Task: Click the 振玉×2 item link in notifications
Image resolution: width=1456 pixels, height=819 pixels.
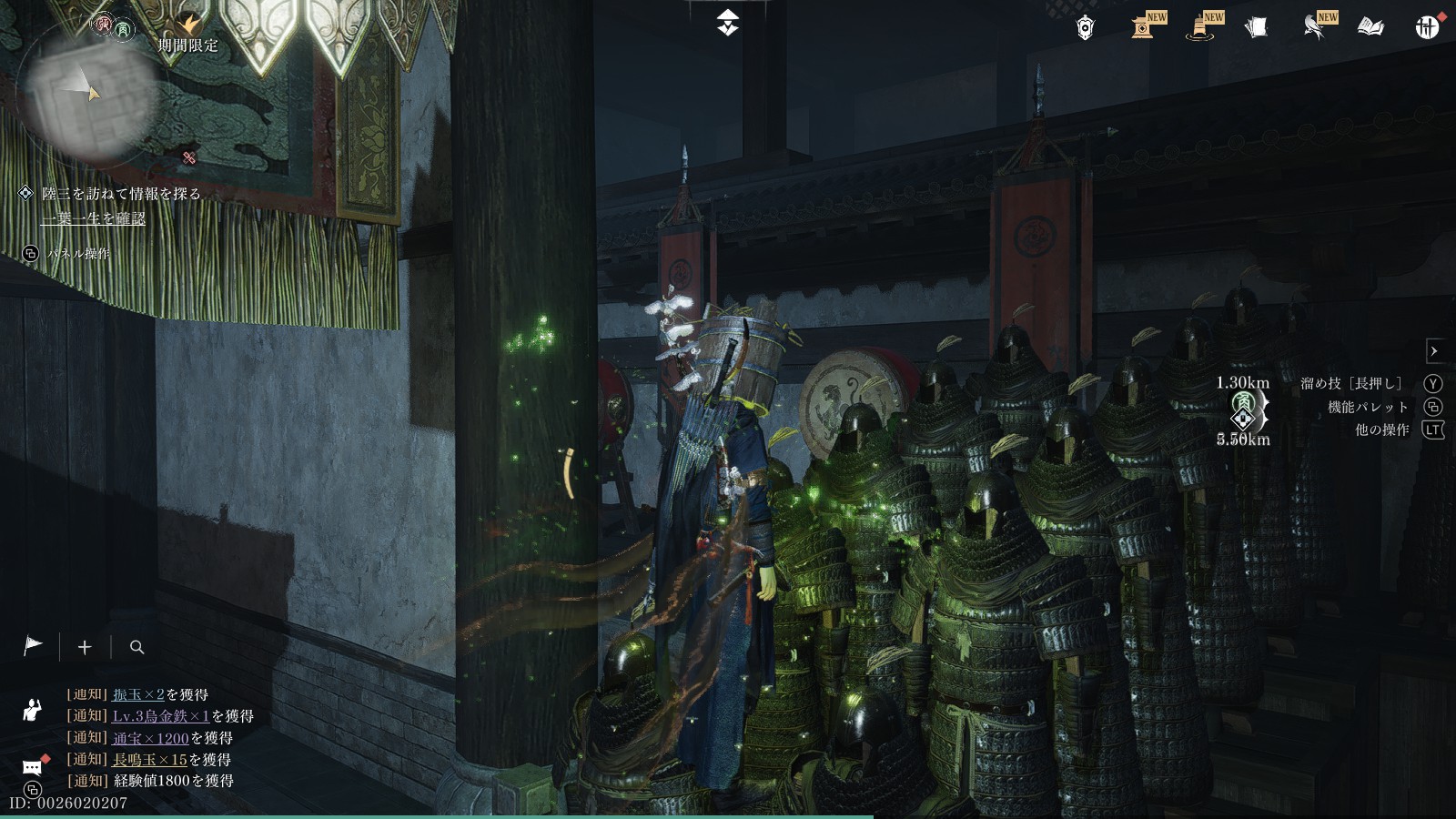Action: (x=138, y=694)
